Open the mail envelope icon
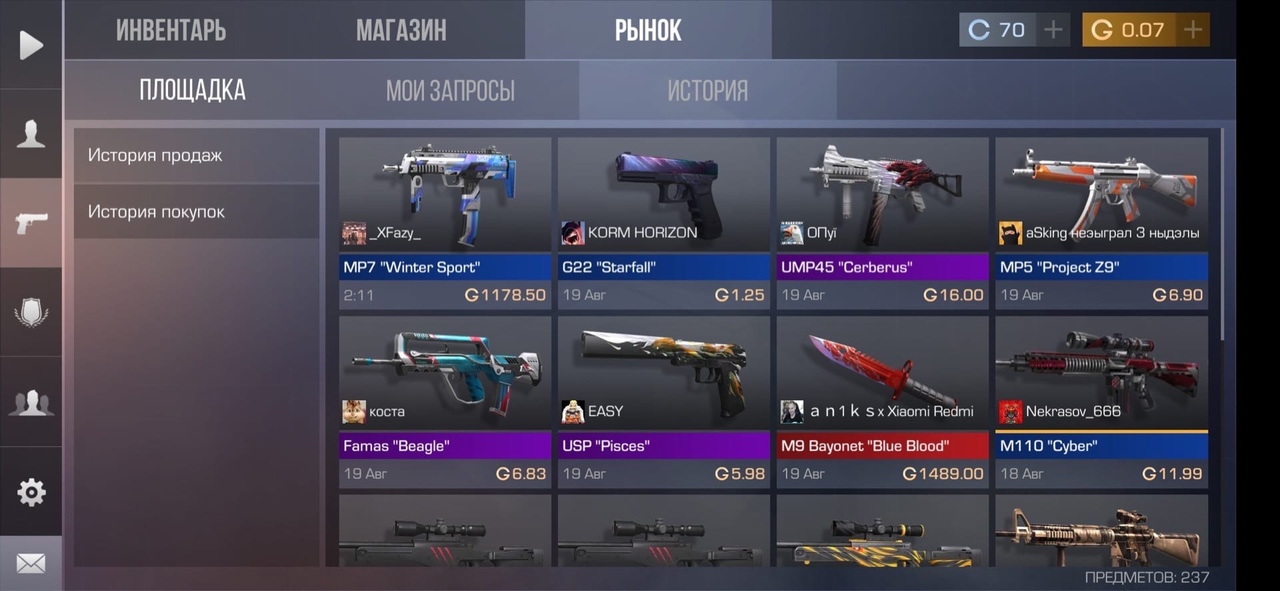 click(31, 564)
